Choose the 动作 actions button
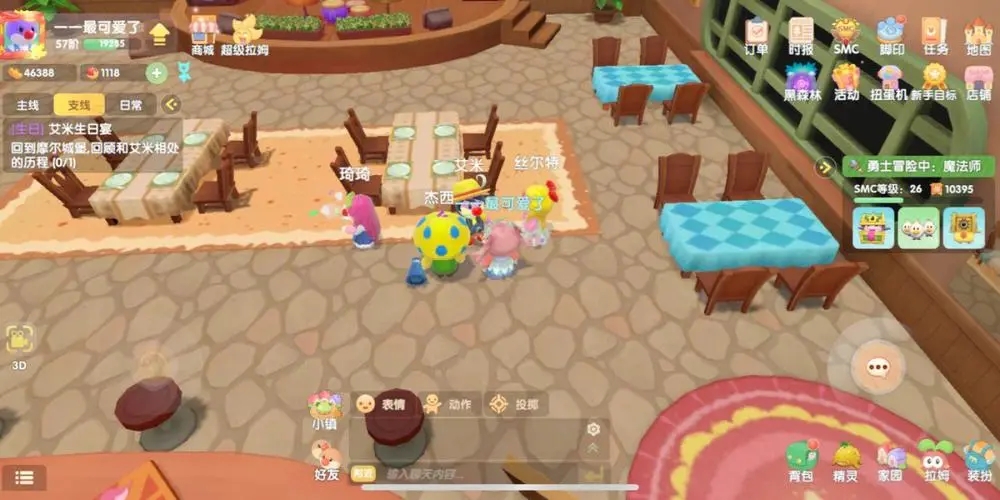 (447, 404)
